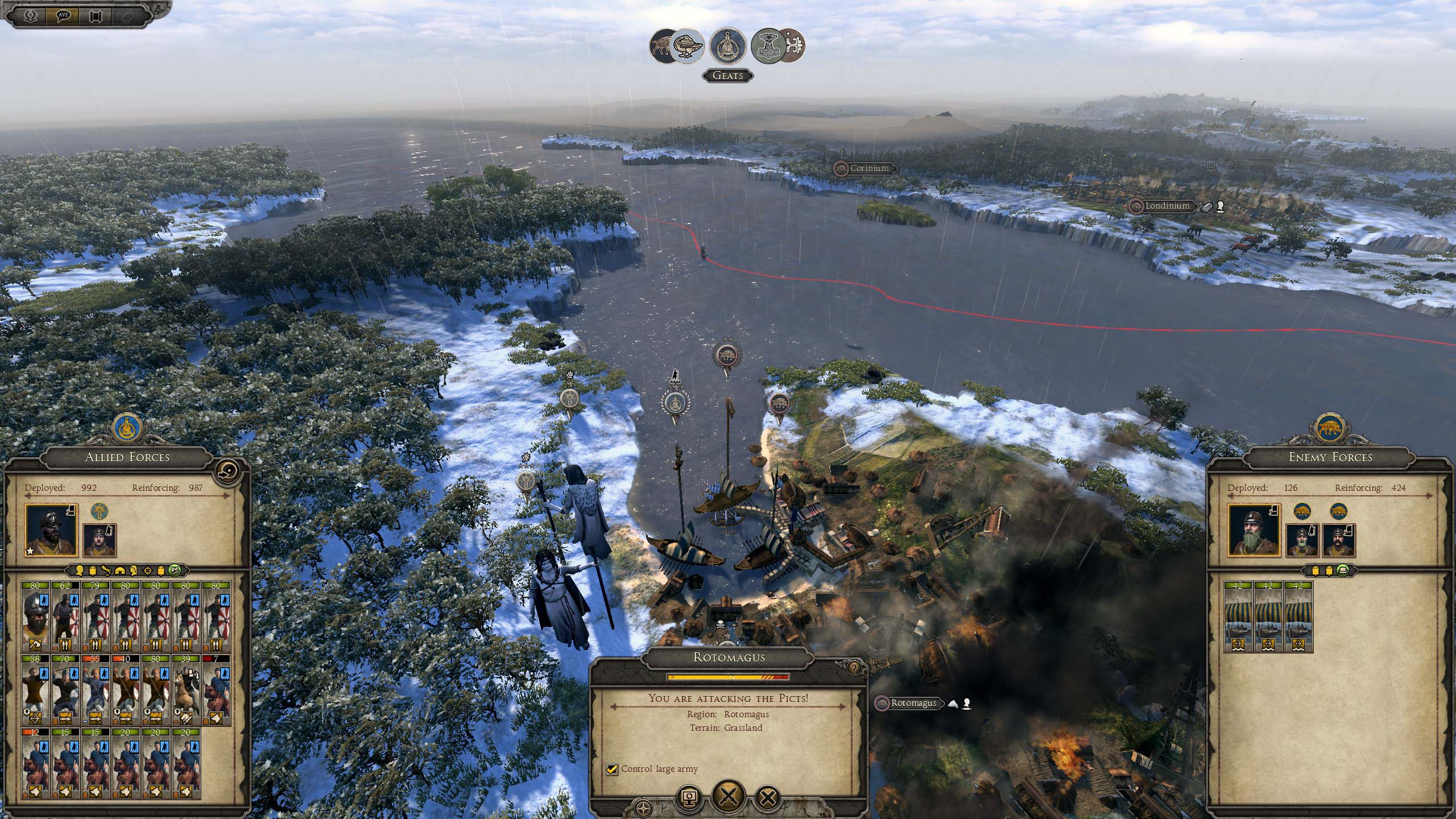Open help for the Rotomagus battle panel
Image resolution: width=1456 pixels, height=819 pixels.
click(x=854, y=668)
